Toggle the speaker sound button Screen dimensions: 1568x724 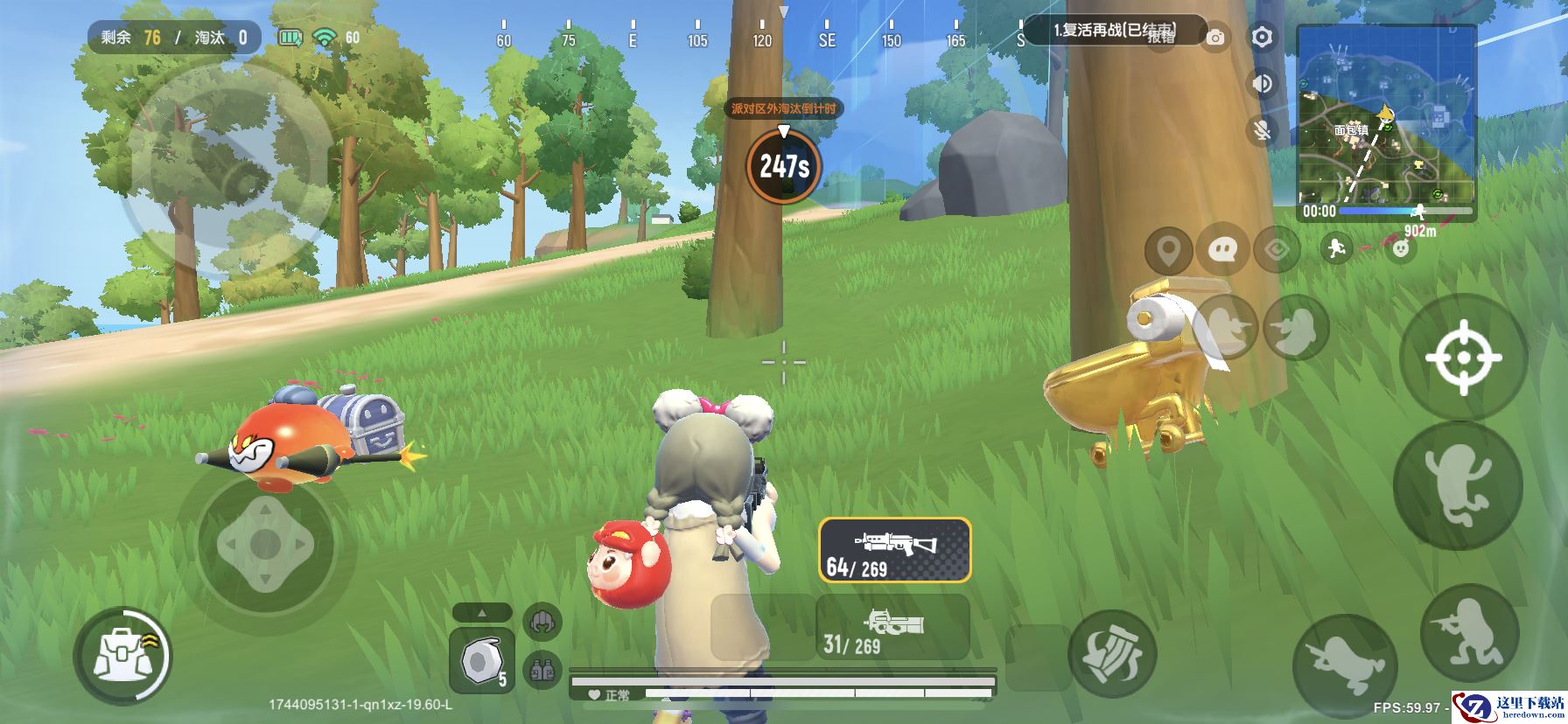[1262, 84]
